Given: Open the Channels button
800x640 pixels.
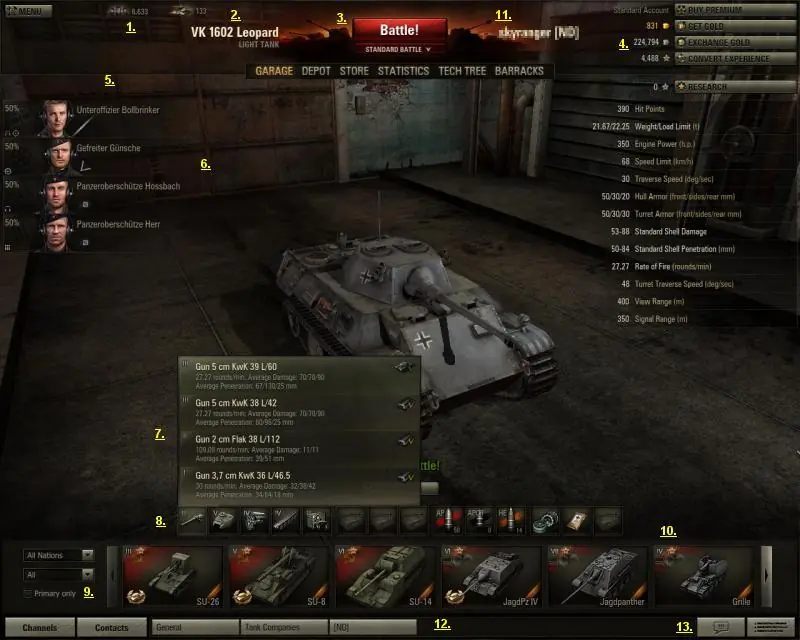Looking at the screenshot, I should pyautogui.click(x=39, y=628).
